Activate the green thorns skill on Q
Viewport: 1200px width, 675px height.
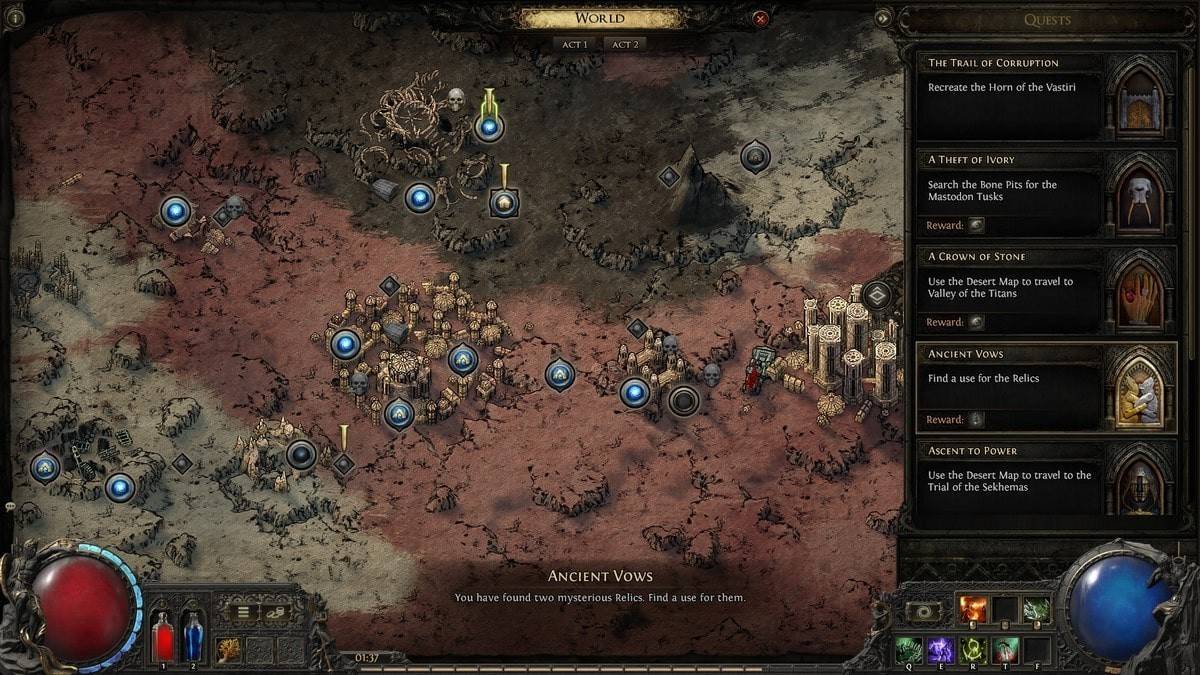908,651
